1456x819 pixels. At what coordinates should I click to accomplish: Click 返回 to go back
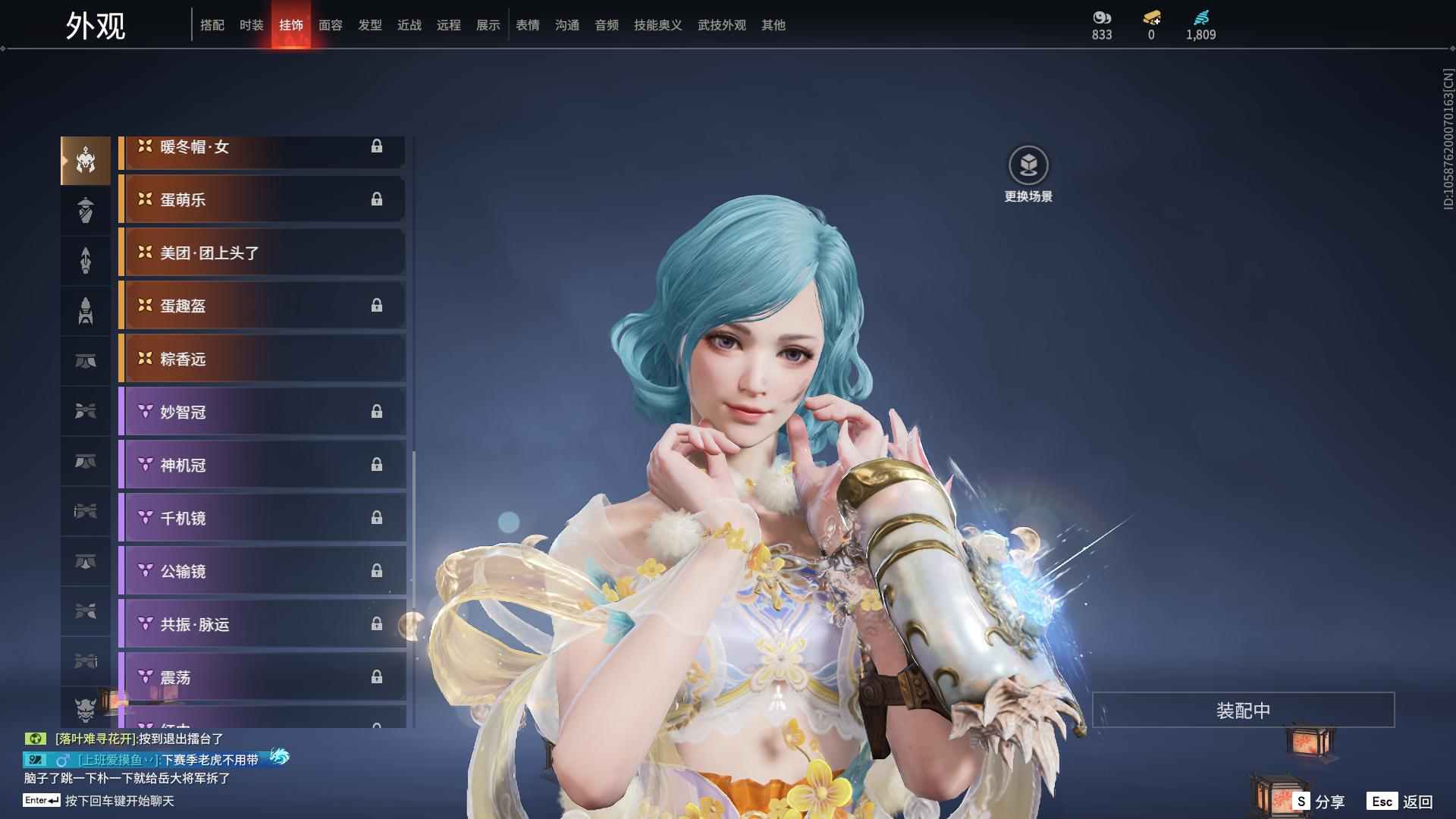pyautogui.click(x=1401, y=801)
